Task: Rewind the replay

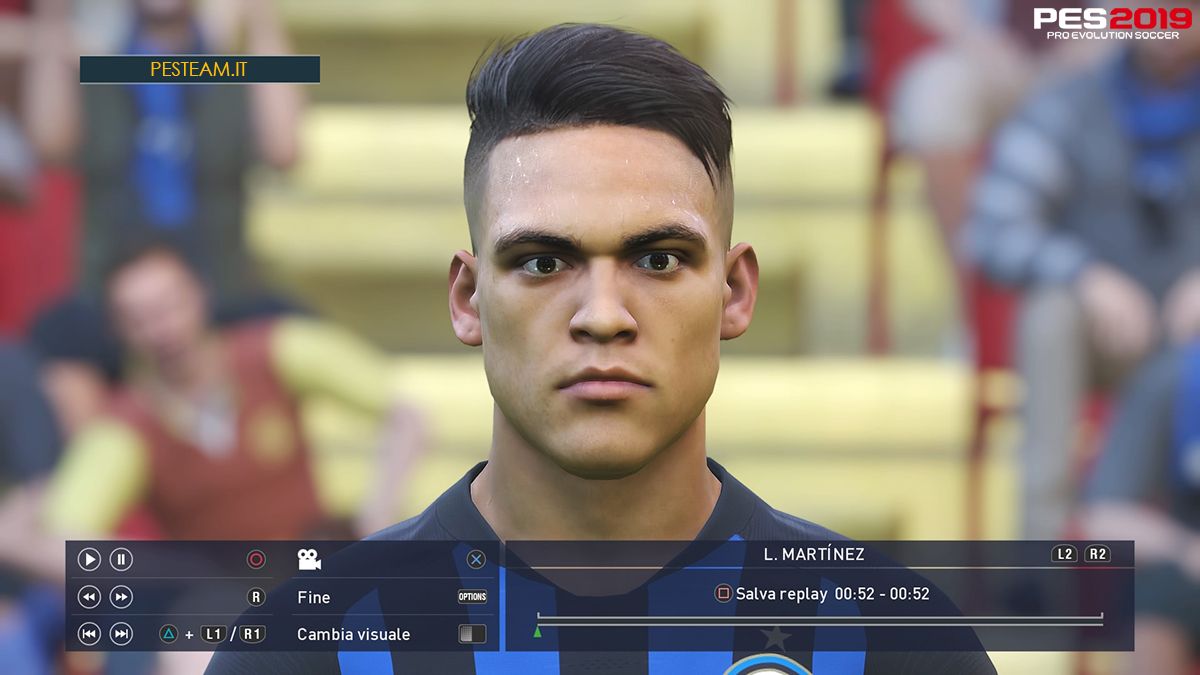Action: point(89,597)
